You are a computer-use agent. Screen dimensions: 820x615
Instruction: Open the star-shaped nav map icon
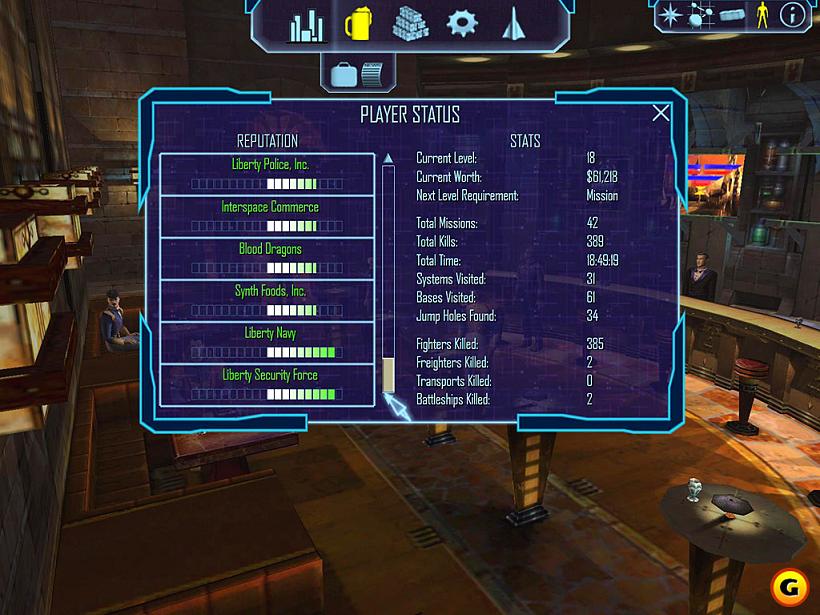coord(670,14)
